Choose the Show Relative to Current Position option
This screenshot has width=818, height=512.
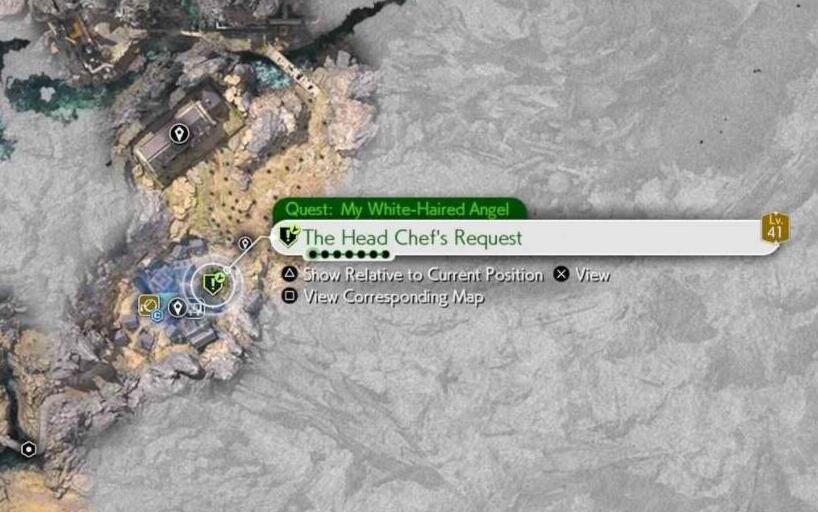click(422, 274)
